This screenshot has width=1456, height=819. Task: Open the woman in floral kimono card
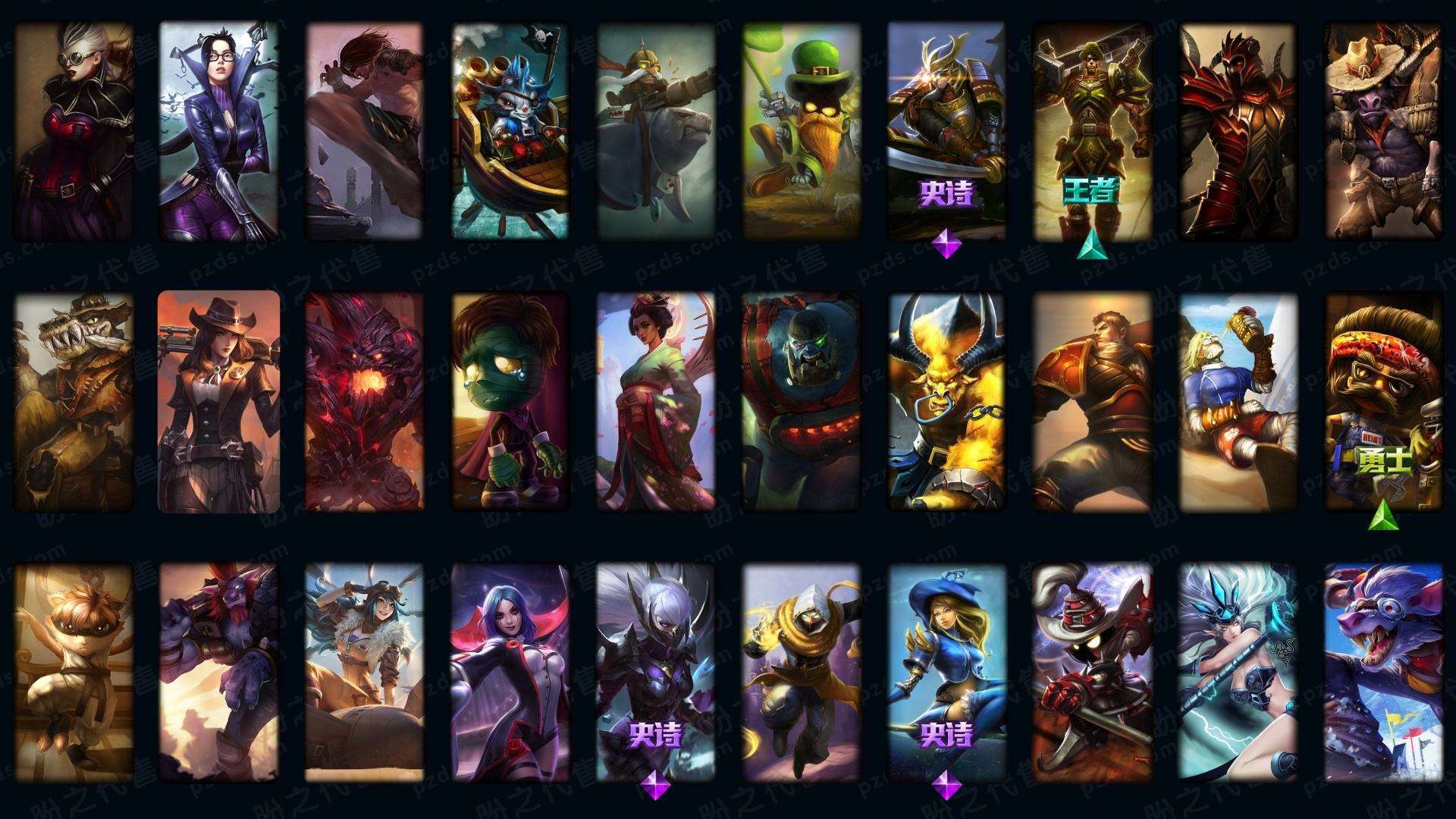(655, 402)
